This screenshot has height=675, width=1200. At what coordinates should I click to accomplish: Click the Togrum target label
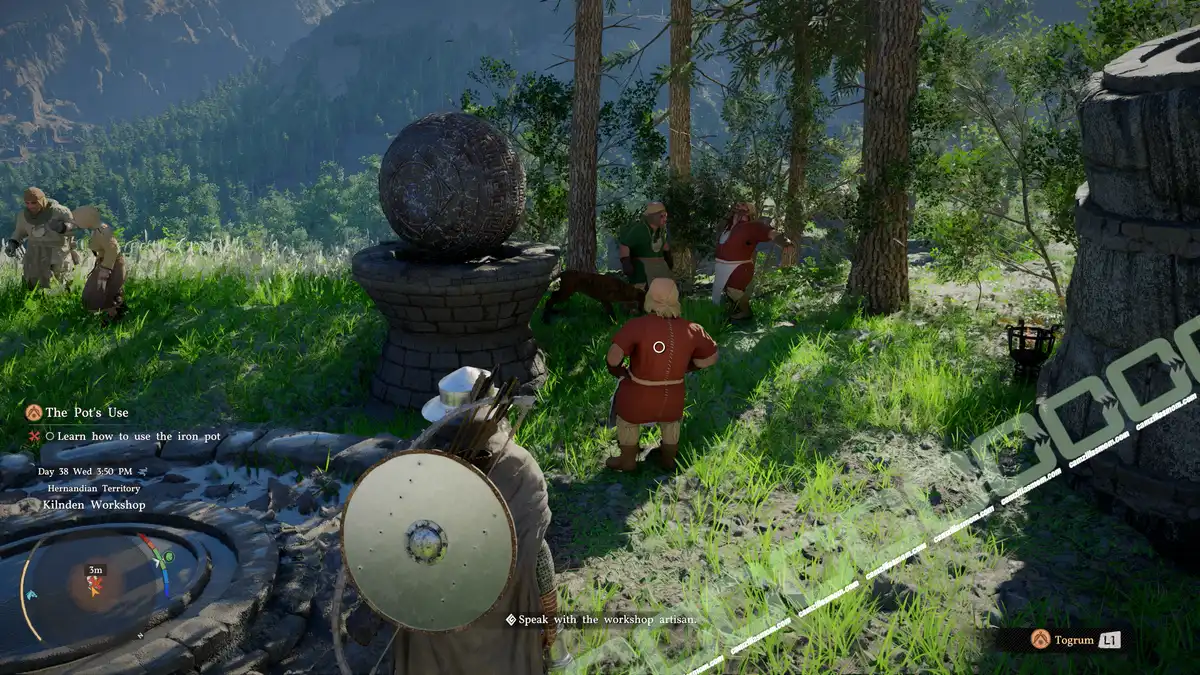pyautogui.click(x=1074, y=639)
